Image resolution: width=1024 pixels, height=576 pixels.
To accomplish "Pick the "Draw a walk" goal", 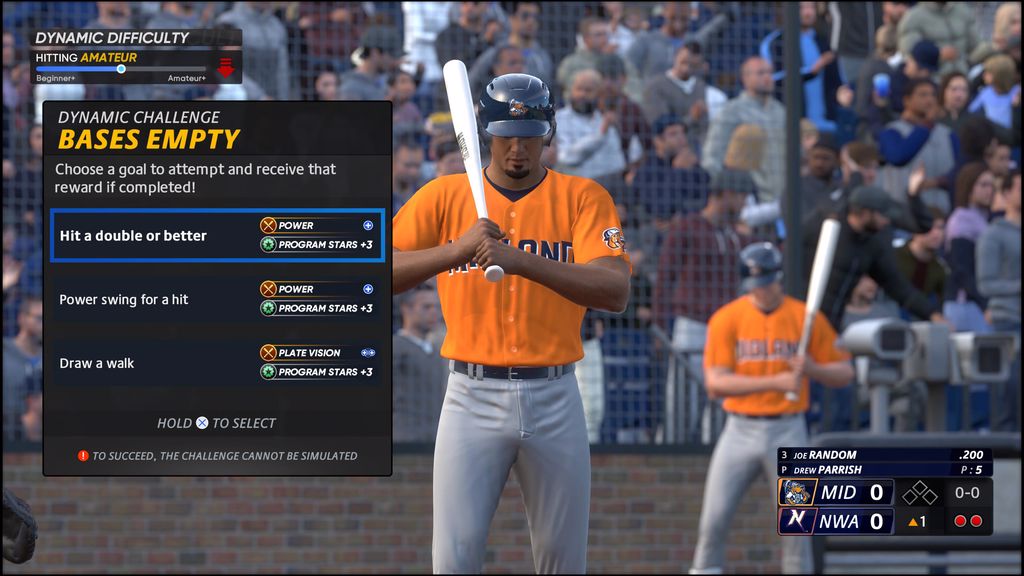I will tap(217, 363).
